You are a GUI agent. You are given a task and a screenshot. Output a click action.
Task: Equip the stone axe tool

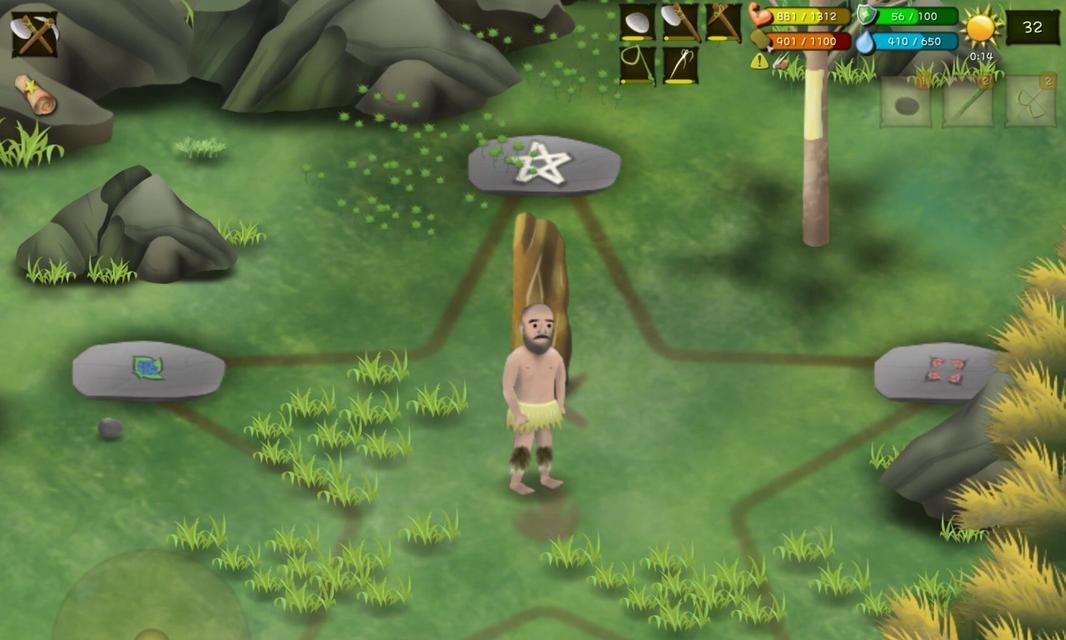pos(680,22)
